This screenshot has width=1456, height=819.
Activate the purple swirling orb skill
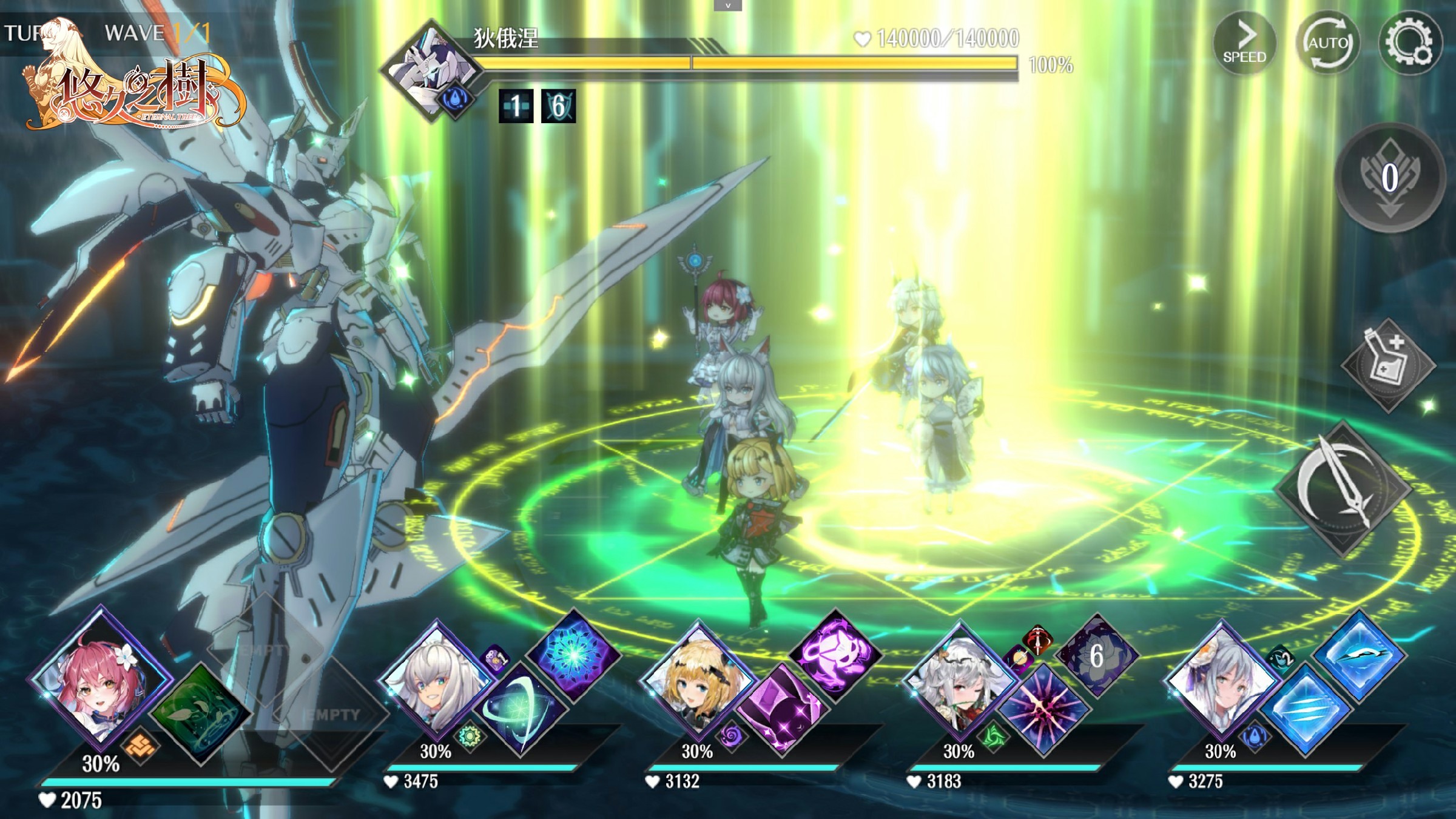coord(835,655)
